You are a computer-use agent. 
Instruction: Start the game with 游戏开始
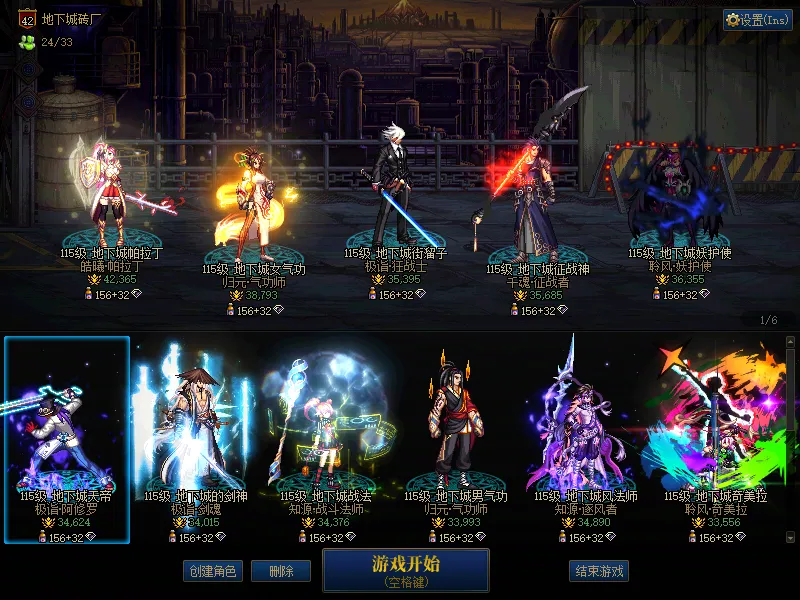(405, 570)
